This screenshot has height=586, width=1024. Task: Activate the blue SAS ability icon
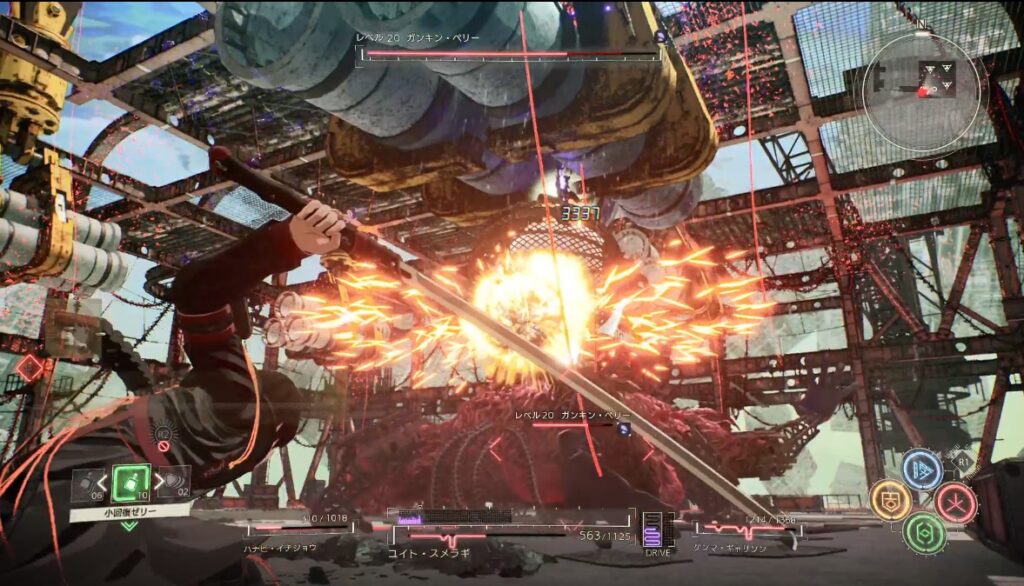(x=922, y=469)
